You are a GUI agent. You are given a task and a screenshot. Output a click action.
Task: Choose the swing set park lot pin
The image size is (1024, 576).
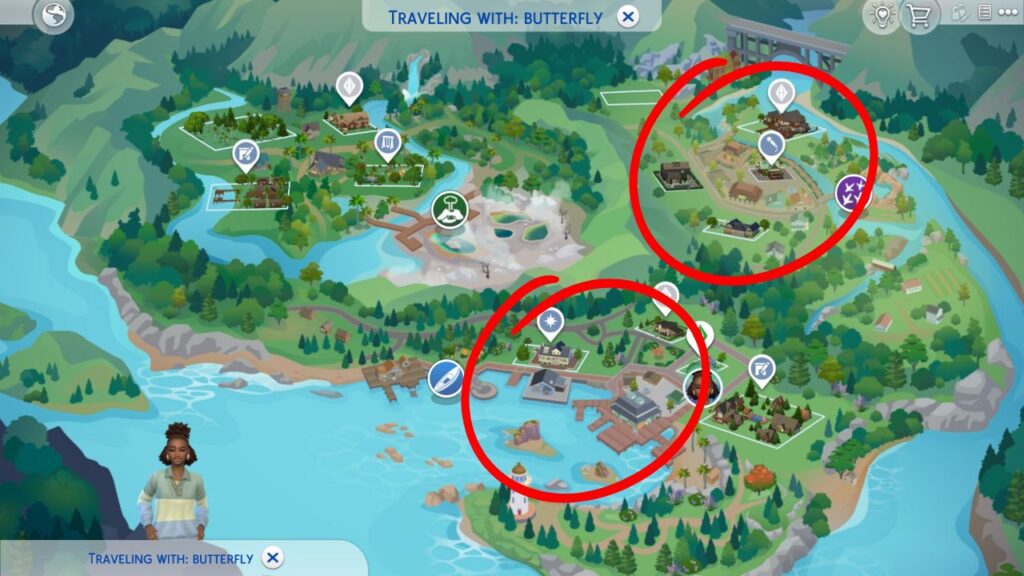click(387, 146)
